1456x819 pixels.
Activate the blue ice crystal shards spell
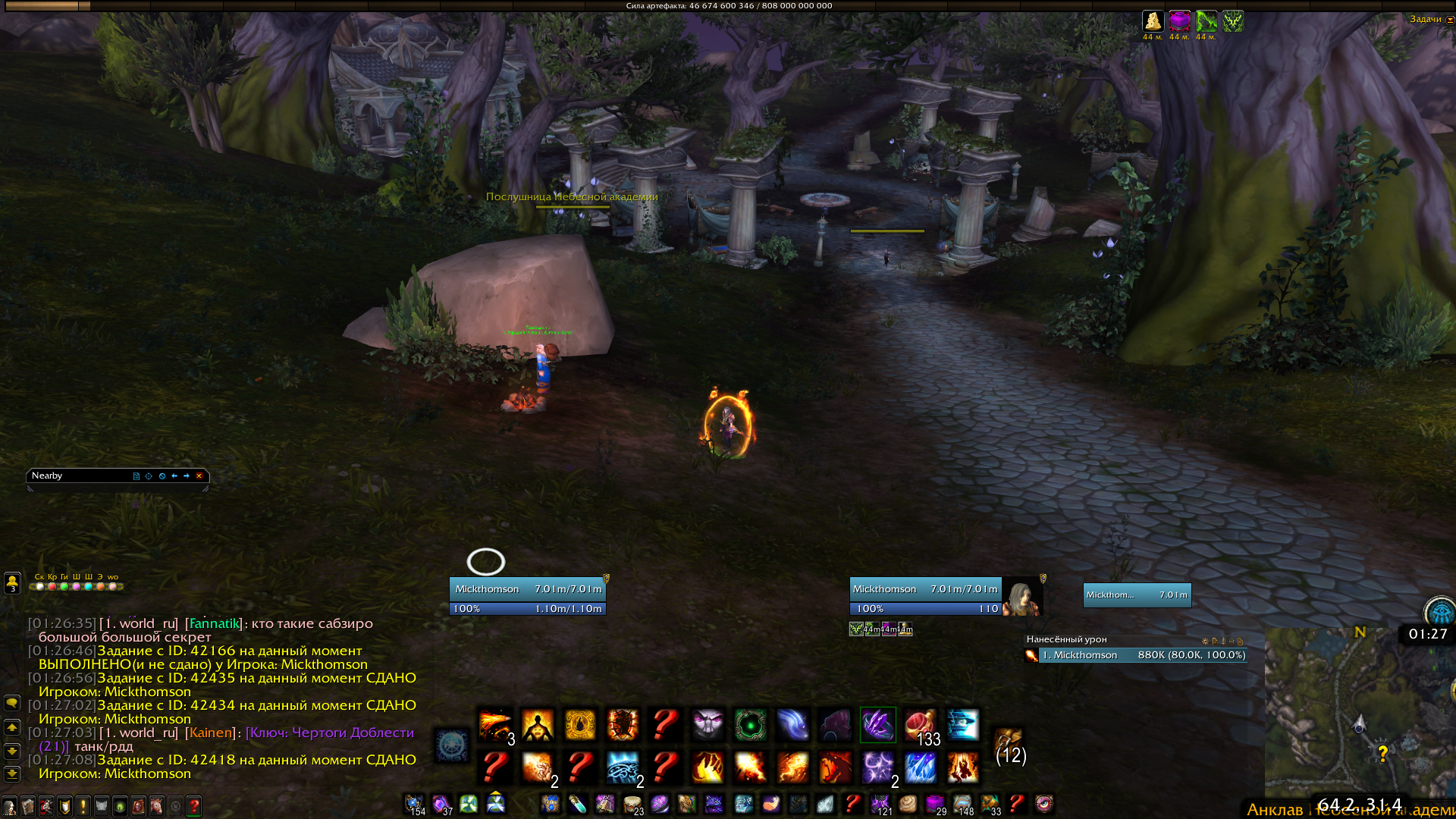pos(920,767)
